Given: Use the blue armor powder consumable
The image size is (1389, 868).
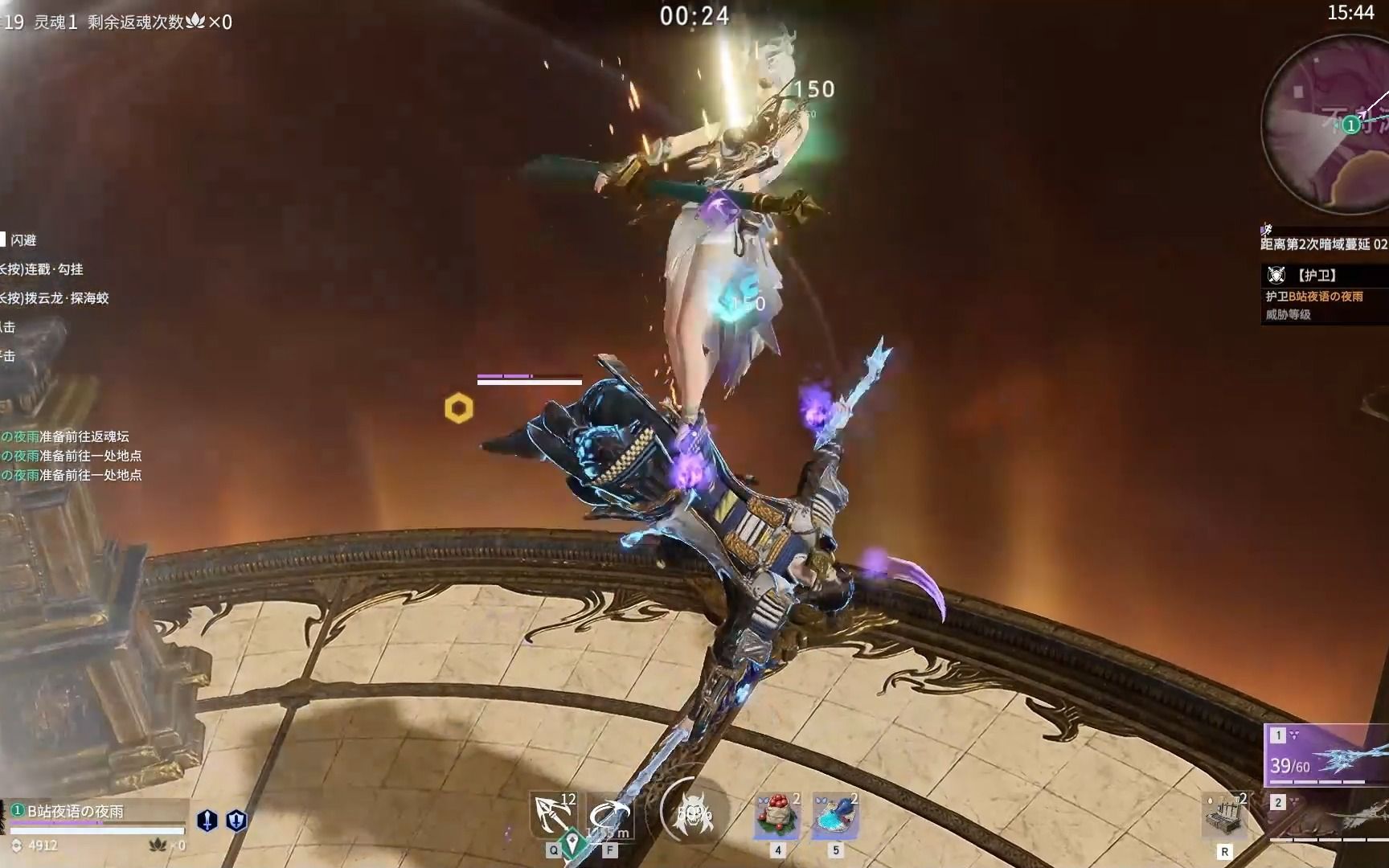Looking at the screenshot, I should click(835, 815).
